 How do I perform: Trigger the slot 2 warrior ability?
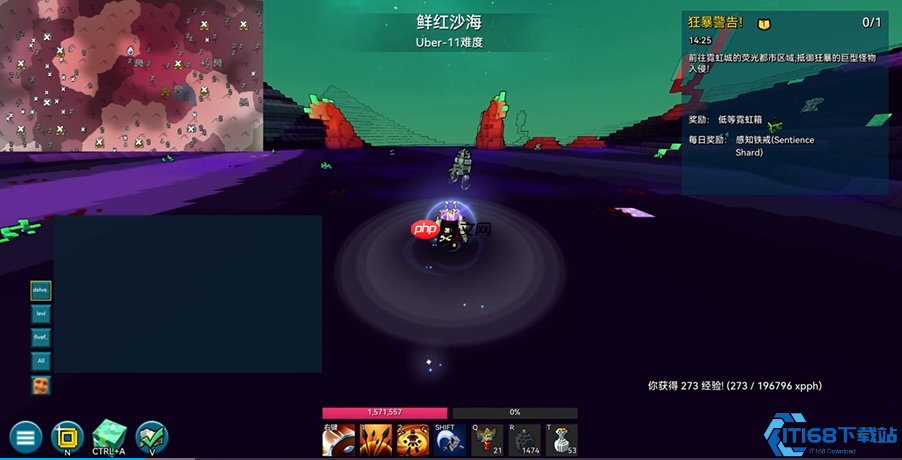[x=413, y=439]
